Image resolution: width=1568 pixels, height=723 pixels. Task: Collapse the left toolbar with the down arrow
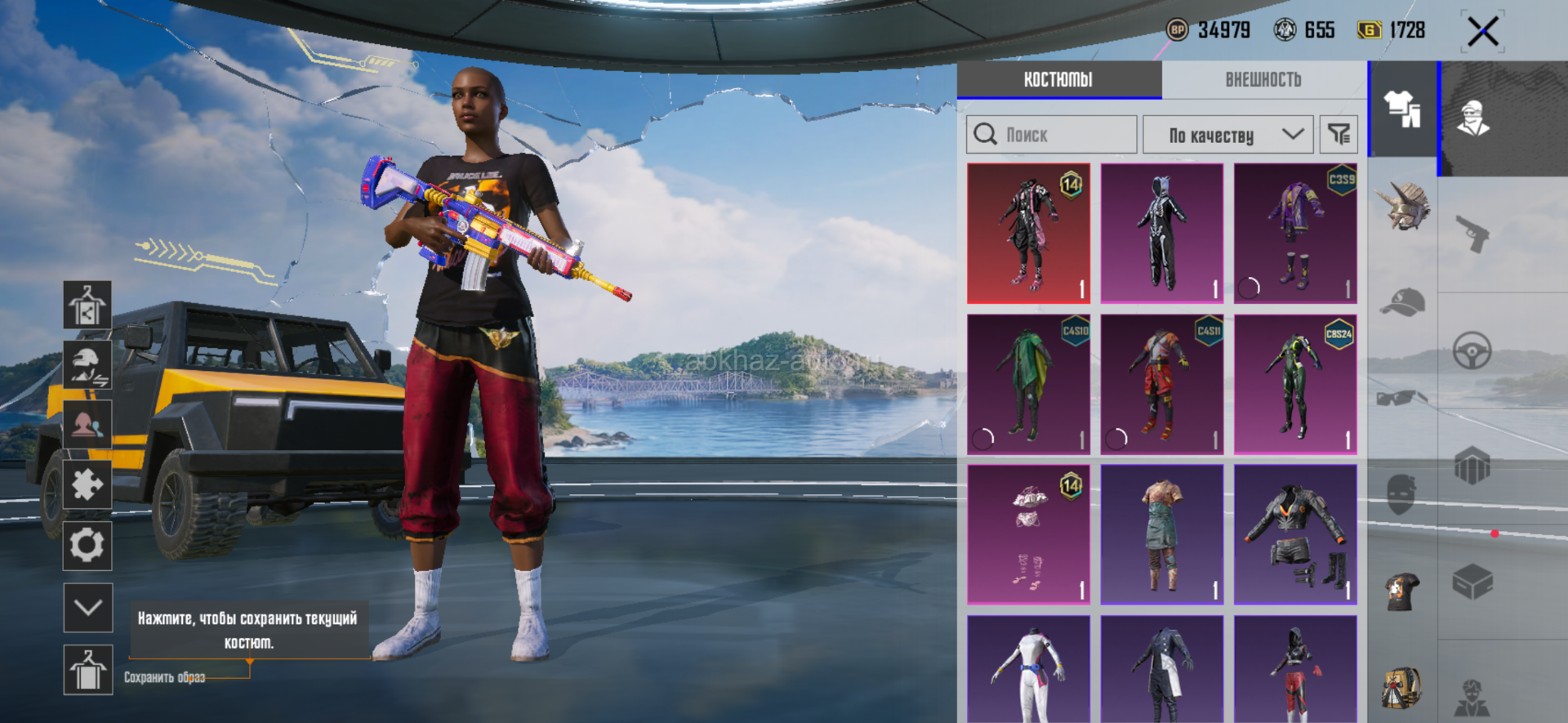[87, 607]
